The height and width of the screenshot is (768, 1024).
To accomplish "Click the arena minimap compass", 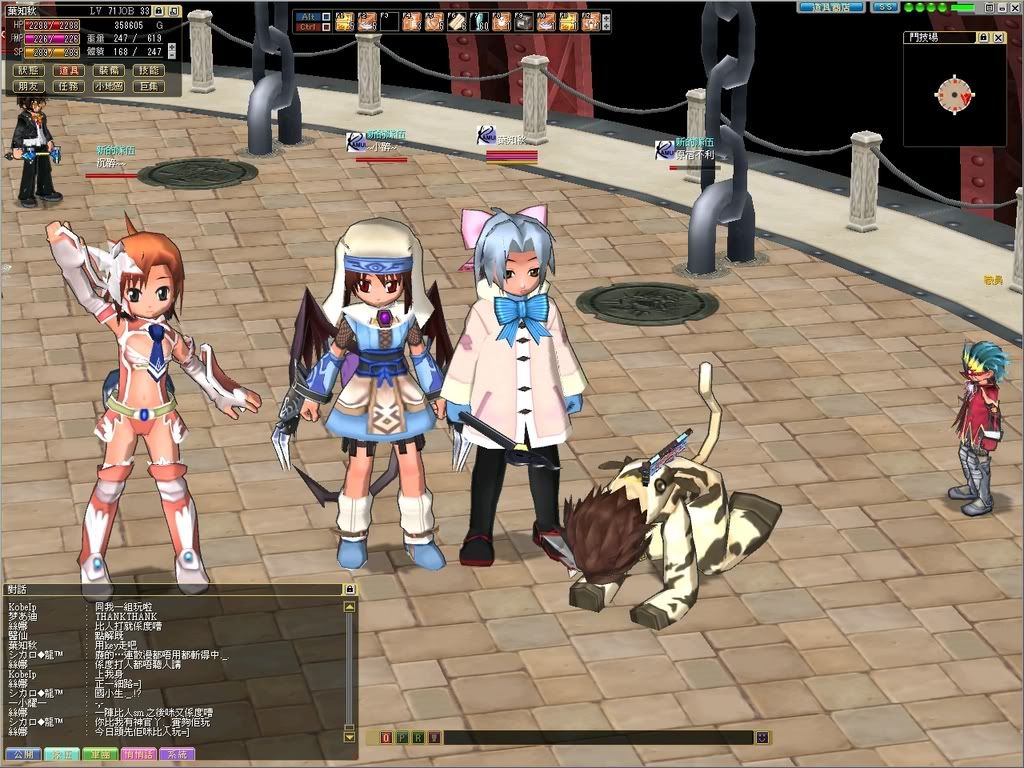I will point(954,95).
